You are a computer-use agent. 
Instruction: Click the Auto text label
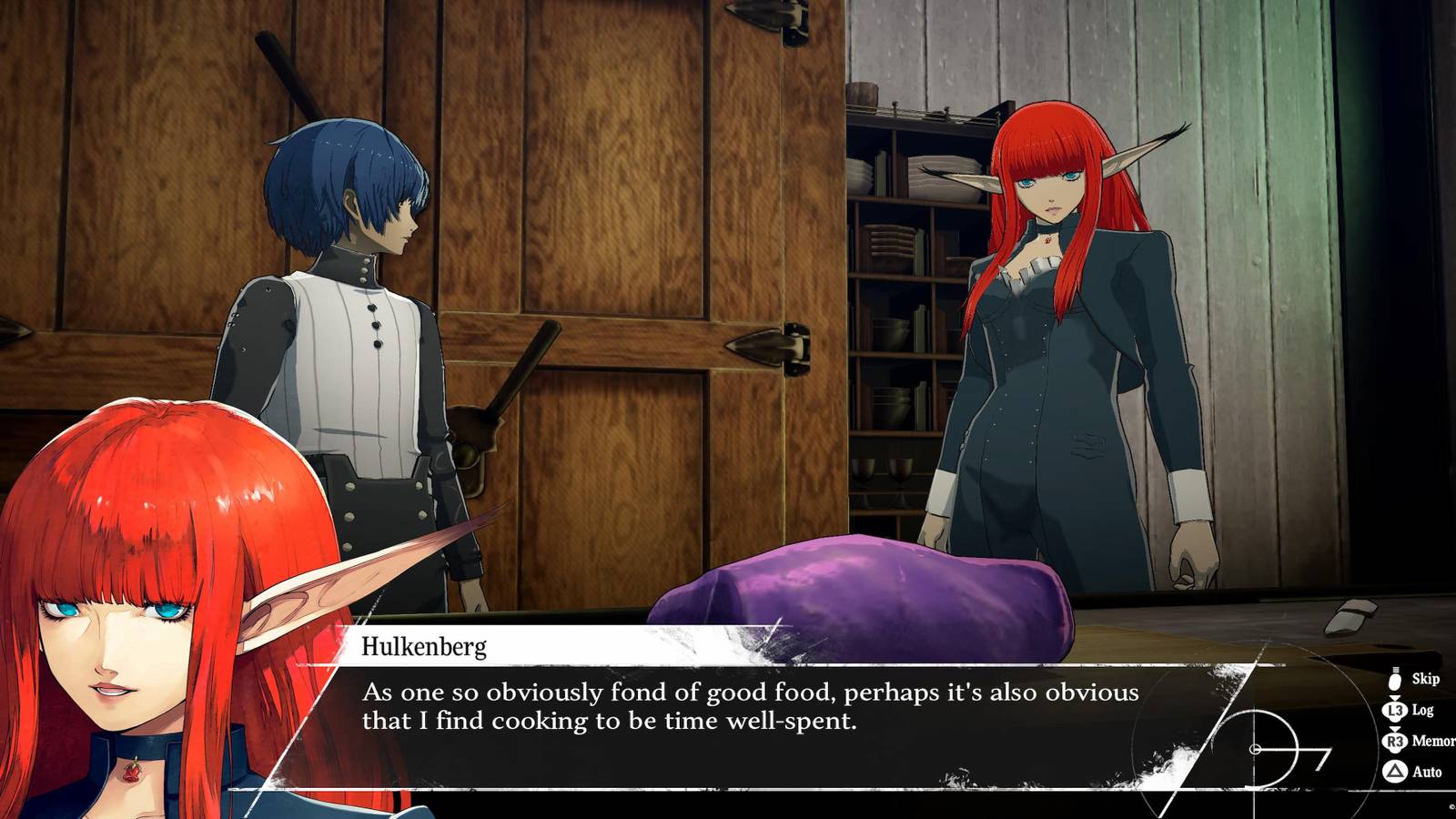click(x=1428, y=771)
